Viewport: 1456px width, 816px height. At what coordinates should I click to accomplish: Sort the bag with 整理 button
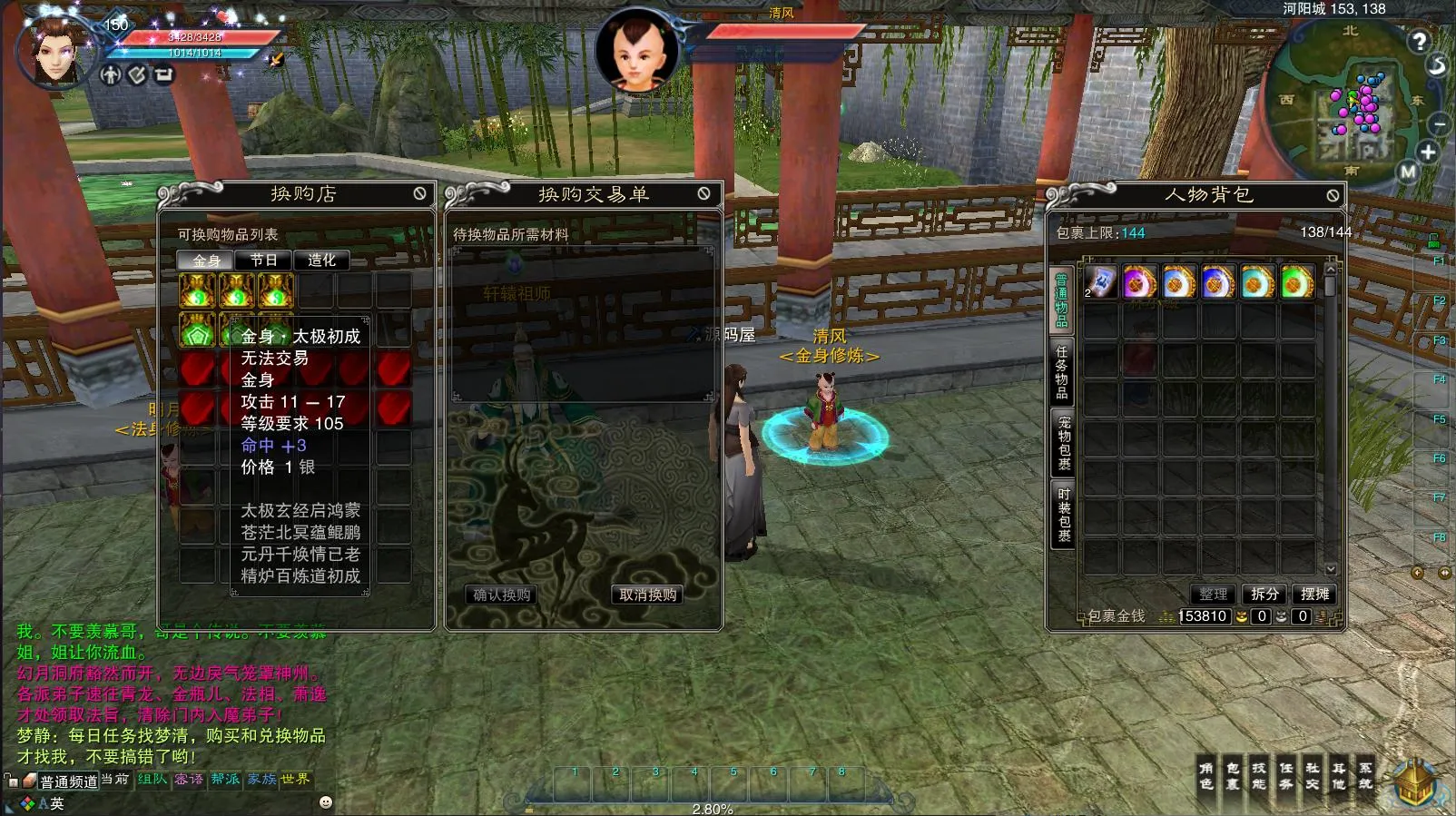[x=1213, y=594]
